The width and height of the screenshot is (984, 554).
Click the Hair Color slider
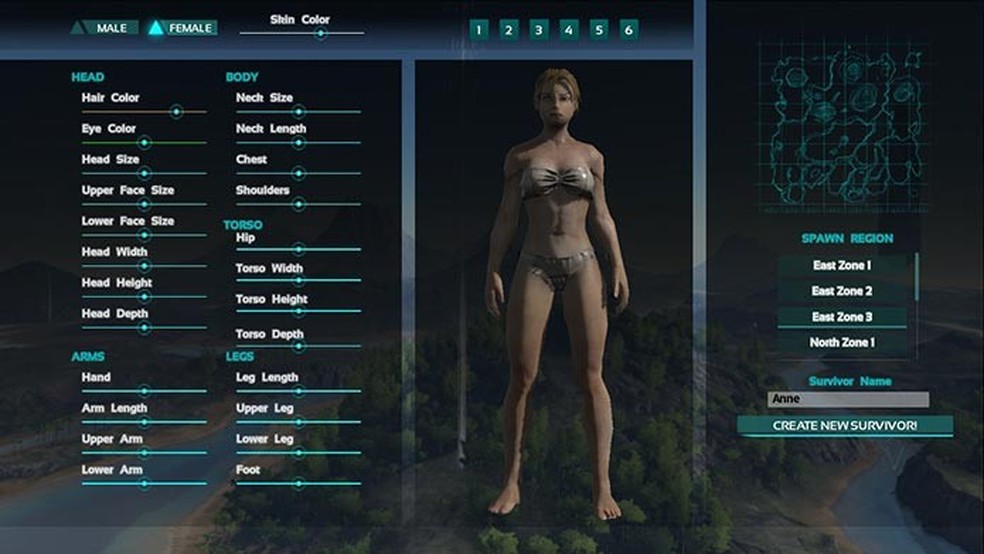pos(176,112)
